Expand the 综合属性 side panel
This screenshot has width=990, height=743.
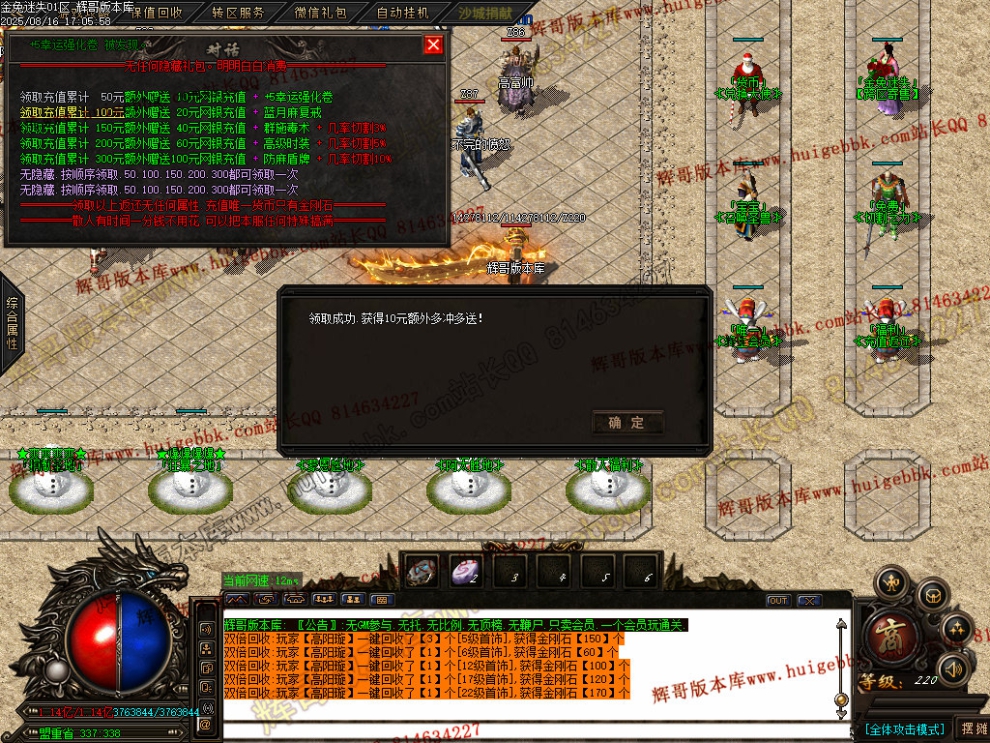click(12, 322)
